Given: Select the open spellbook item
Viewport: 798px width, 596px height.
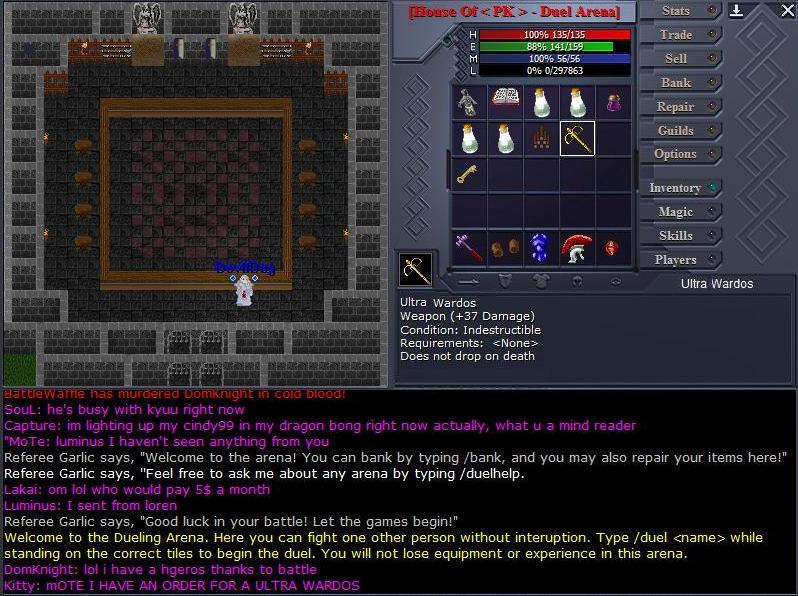Looking at the screenshot, I should click(505, 101).
